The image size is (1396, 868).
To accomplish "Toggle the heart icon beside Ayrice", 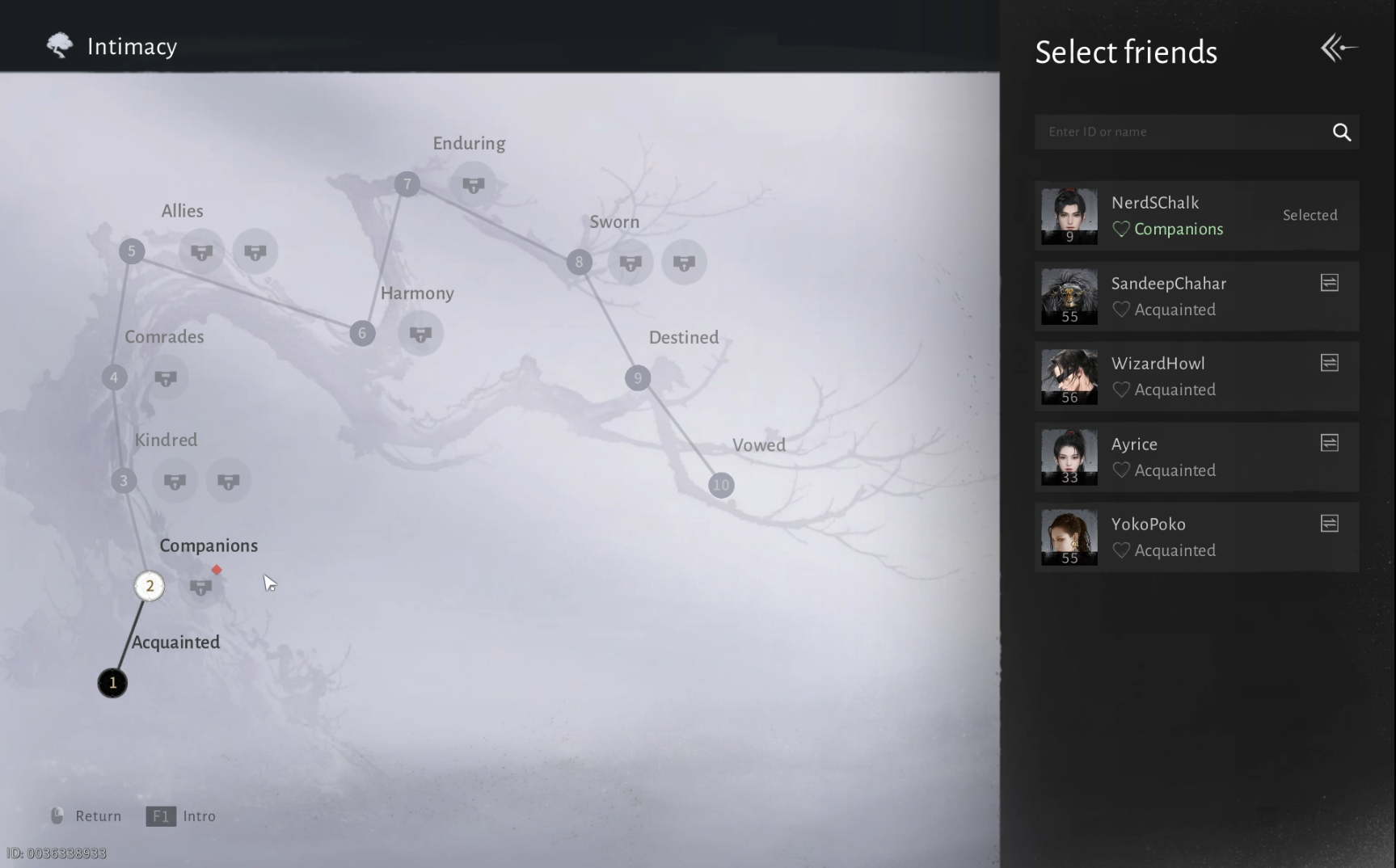I will 1121,470.
